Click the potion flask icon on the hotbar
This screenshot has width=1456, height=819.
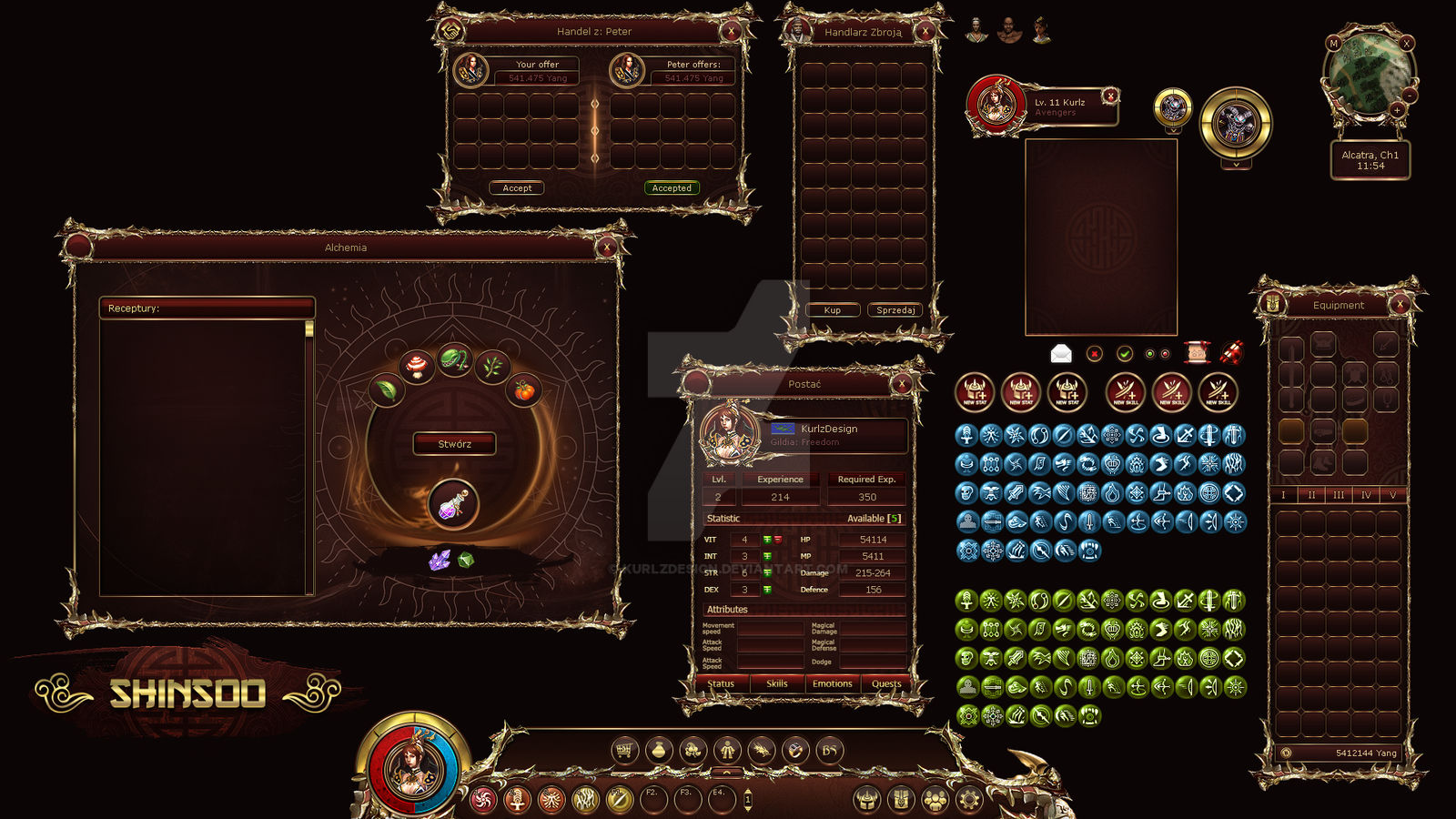click(660, 750)
